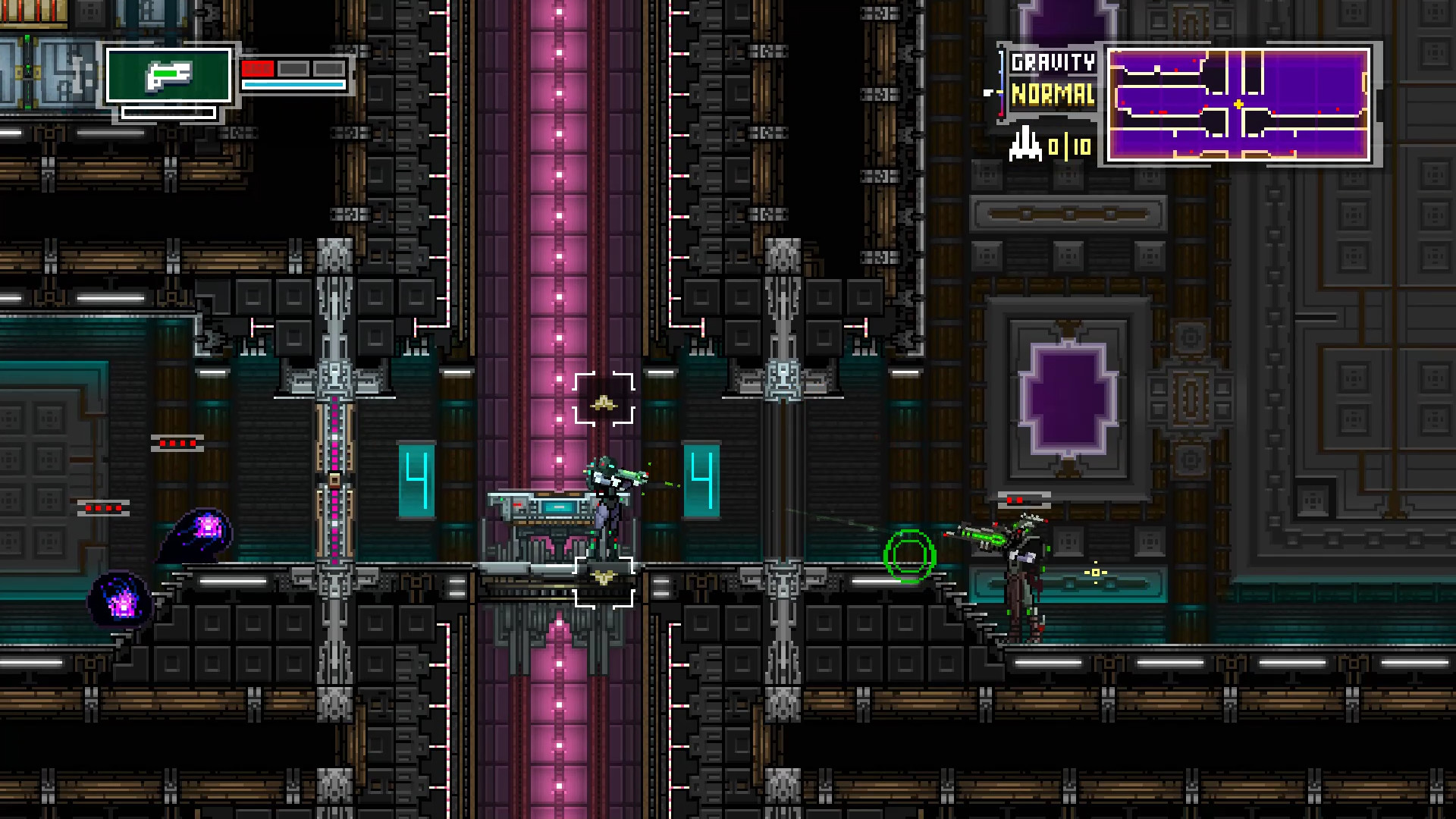Click the purple floating blob enemy on the left
The height and width of the screenshot is (819, 1456).
[x=201, y=529]
